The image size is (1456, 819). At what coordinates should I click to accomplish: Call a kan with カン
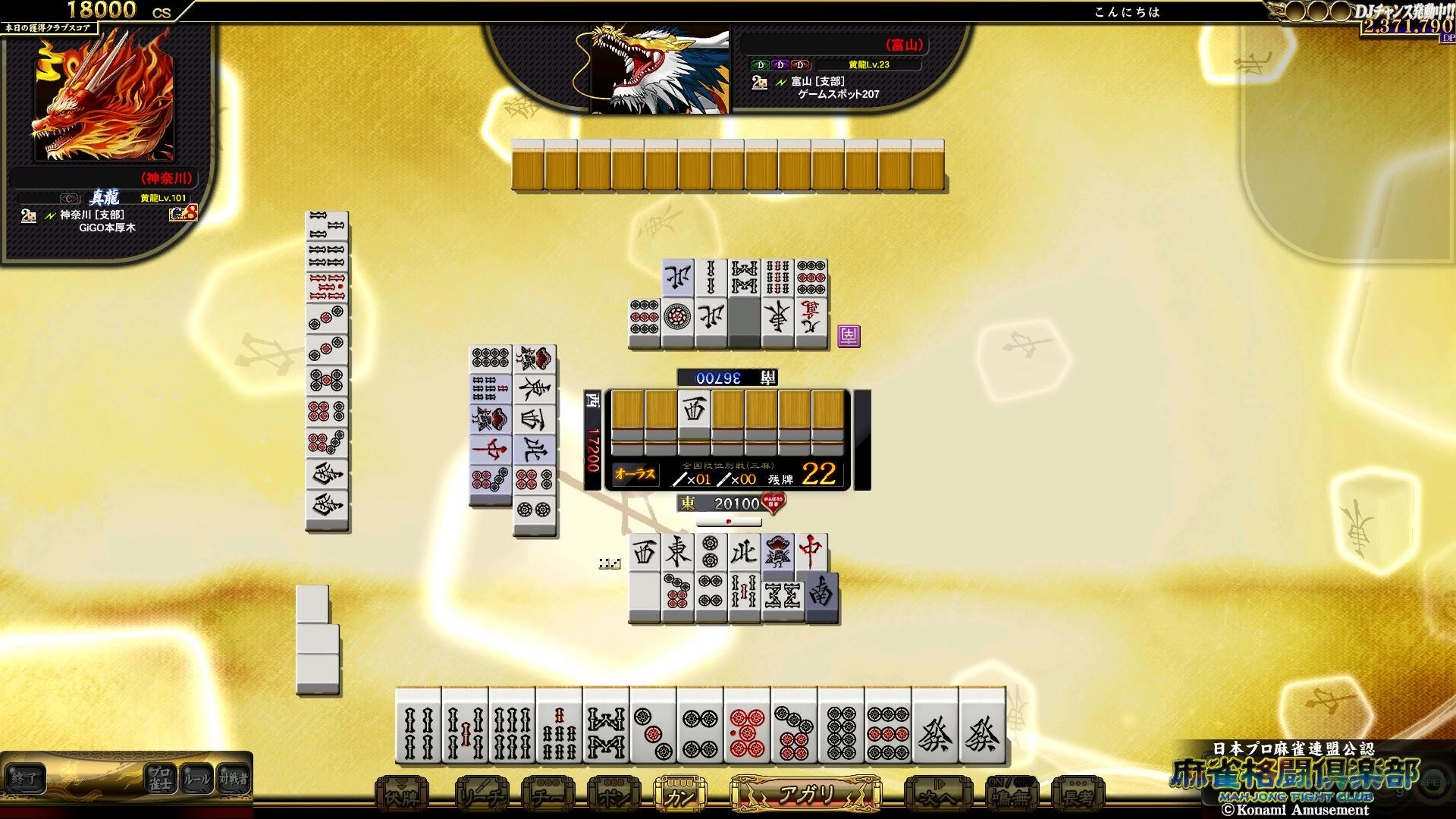679,795
